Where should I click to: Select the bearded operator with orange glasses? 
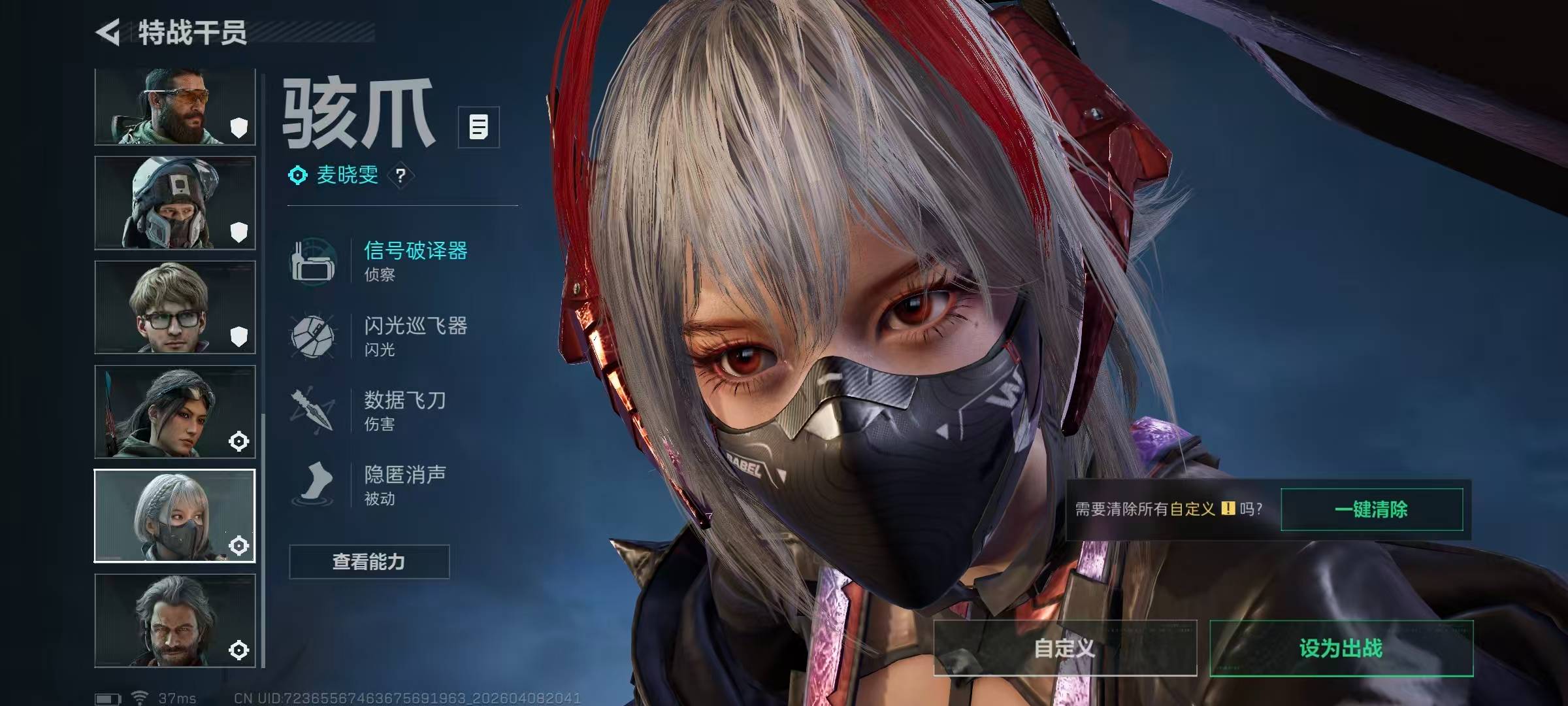click(x=174, y=107)
